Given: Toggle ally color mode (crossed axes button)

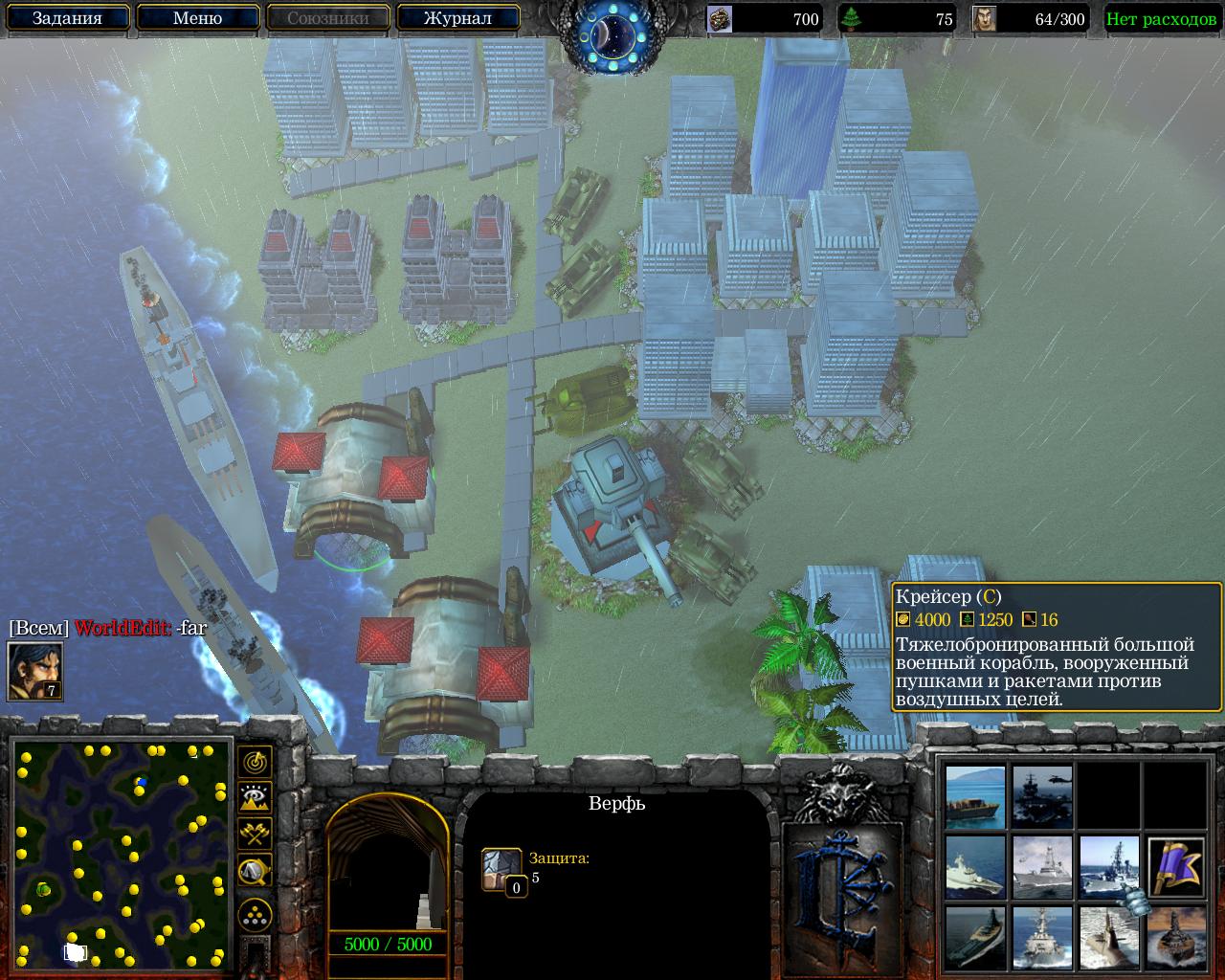Looking at the screenshot, I should coord(255,833).
